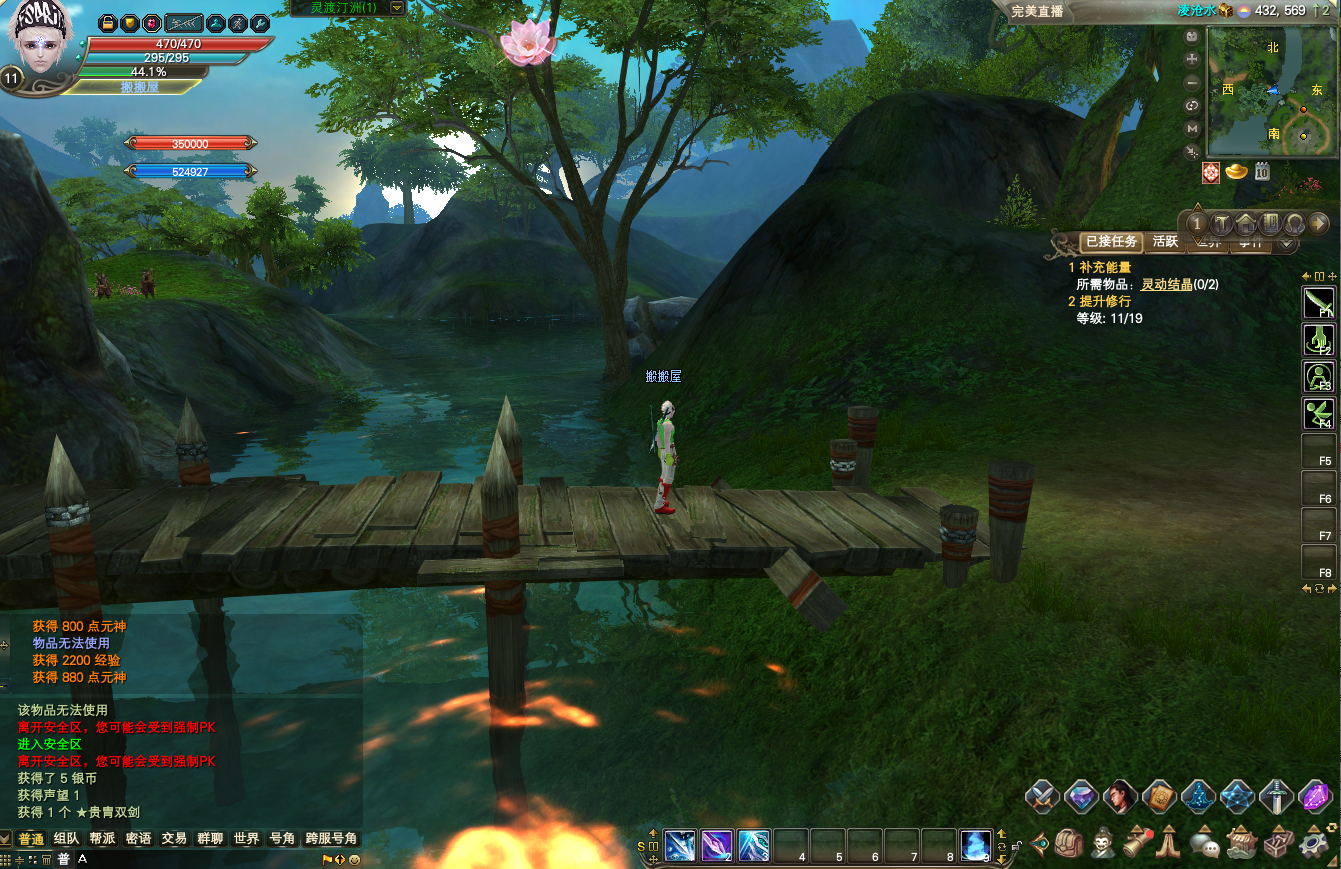Viewport: 1341px width, 869px height.
Task: Open the gold ingot shop icon
Action: point(1238,172)
